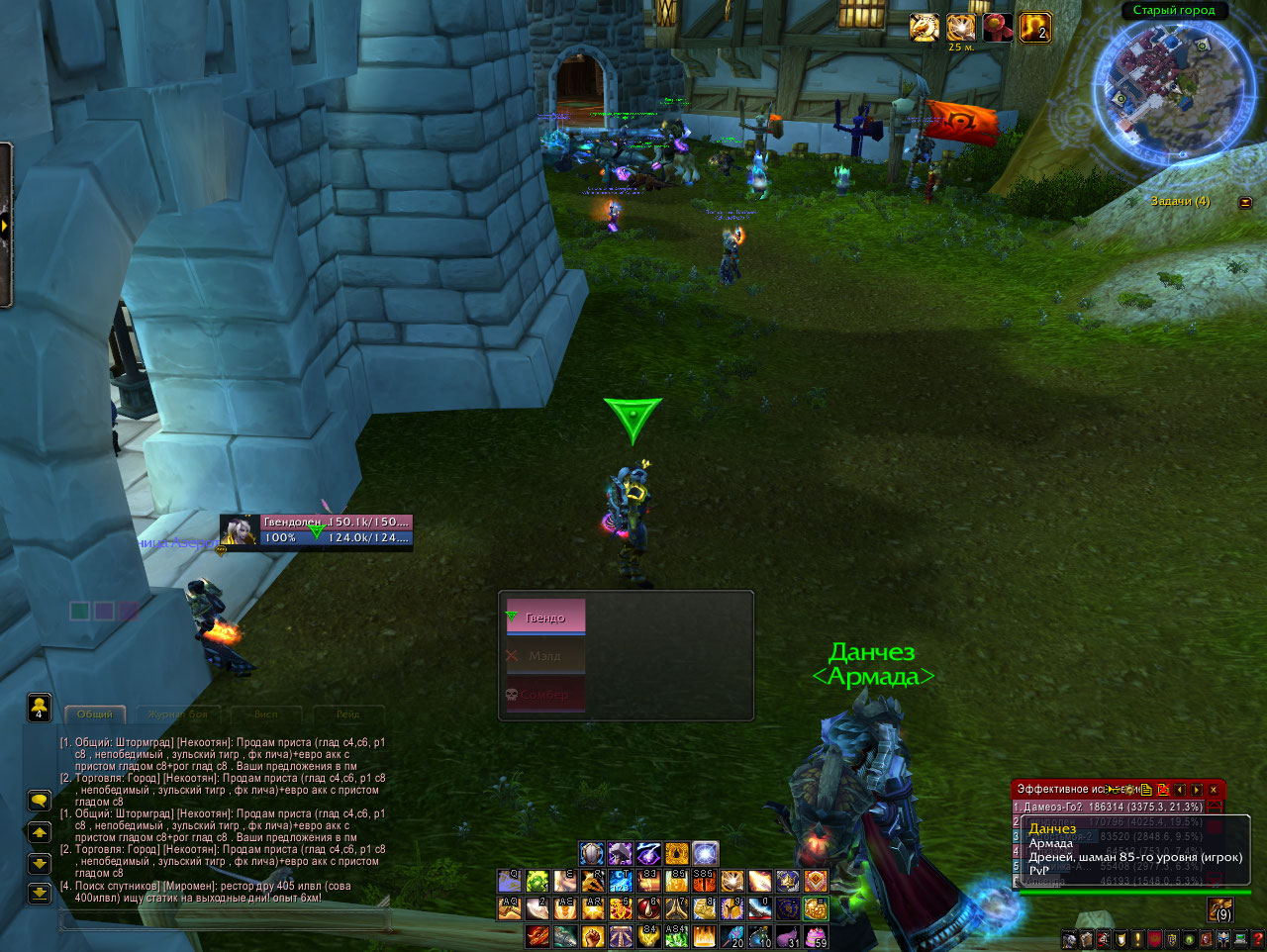Select Гвендолен target unit frame
Image resolution: width=1267 pixels, height=952 pixels.
tap(316, 530)
